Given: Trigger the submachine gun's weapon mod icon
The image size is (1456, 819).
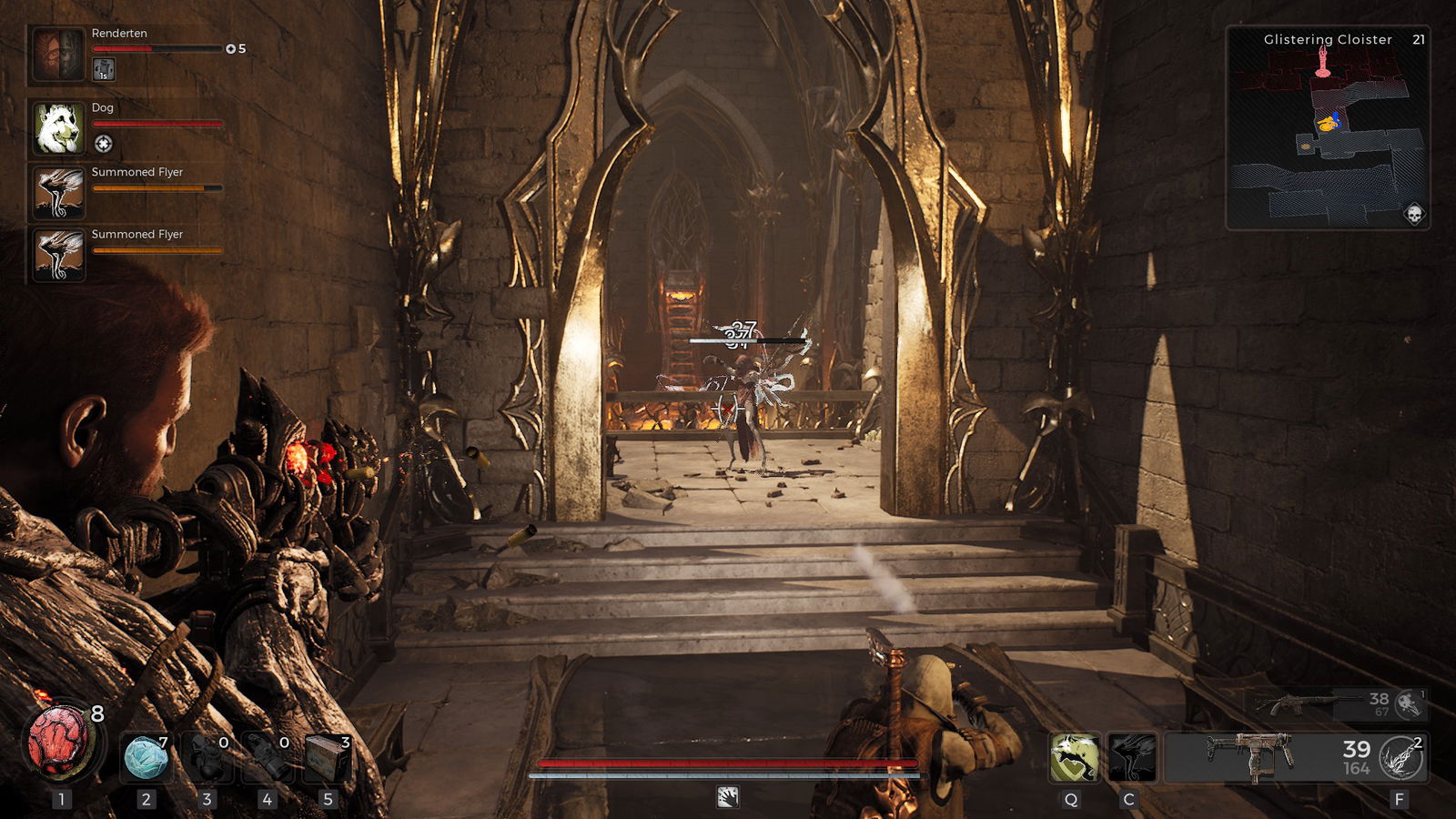Looking at the screenshot, I should [x=1401, y=757].
